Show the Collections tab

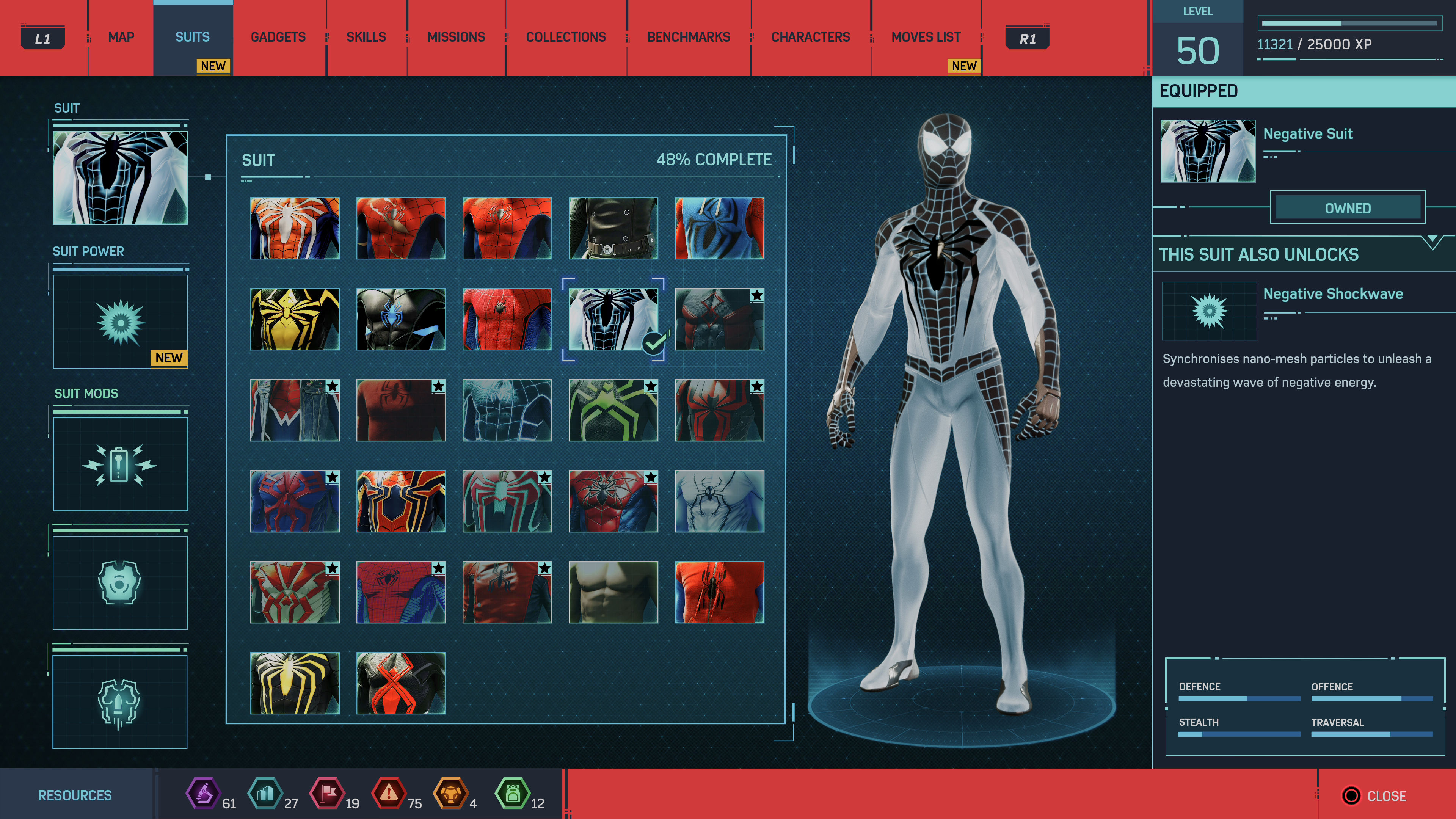pos(565,37)
